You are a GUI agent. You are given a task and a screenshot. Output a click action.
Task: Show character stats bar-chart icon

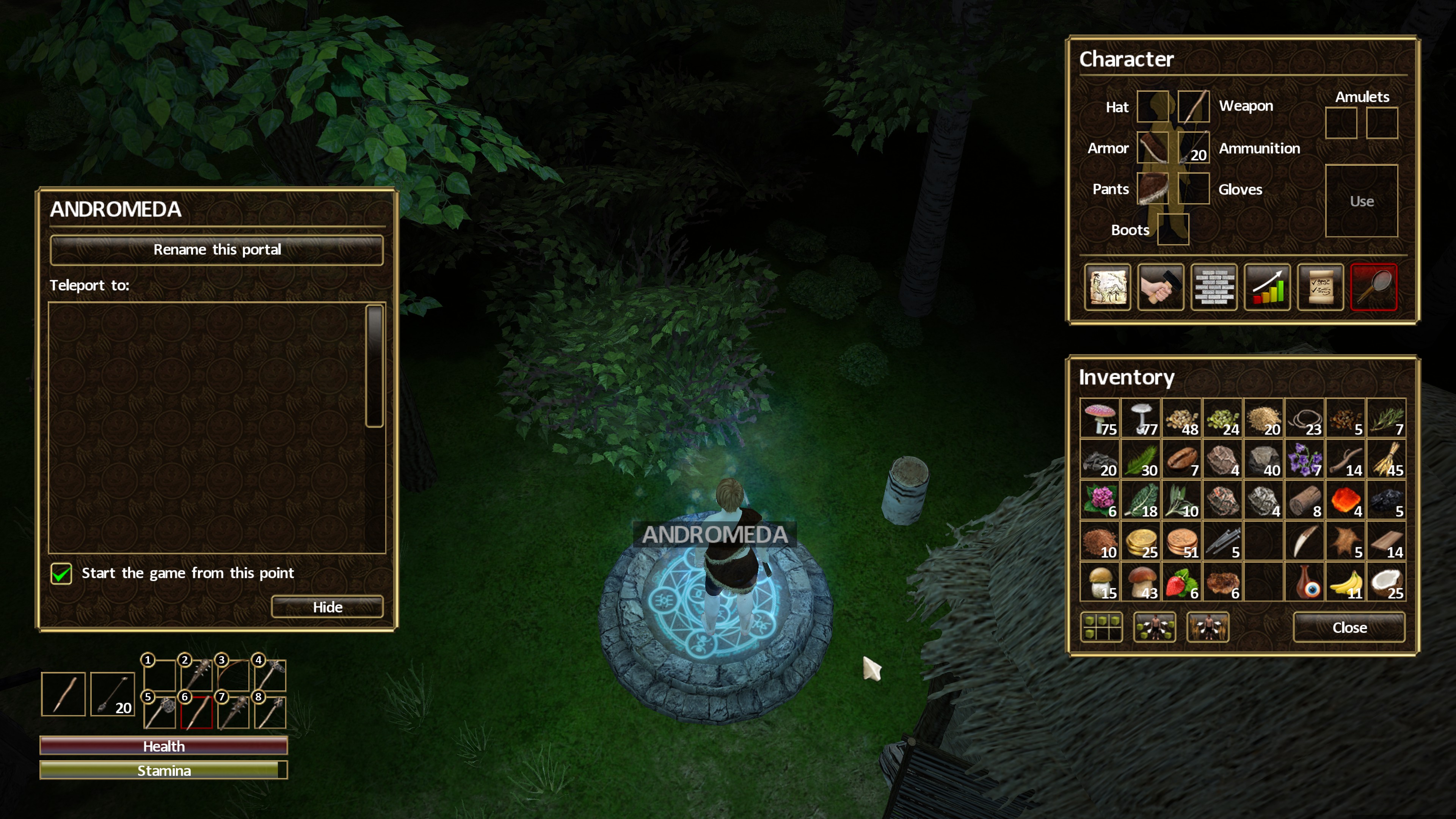point(1267,287)
